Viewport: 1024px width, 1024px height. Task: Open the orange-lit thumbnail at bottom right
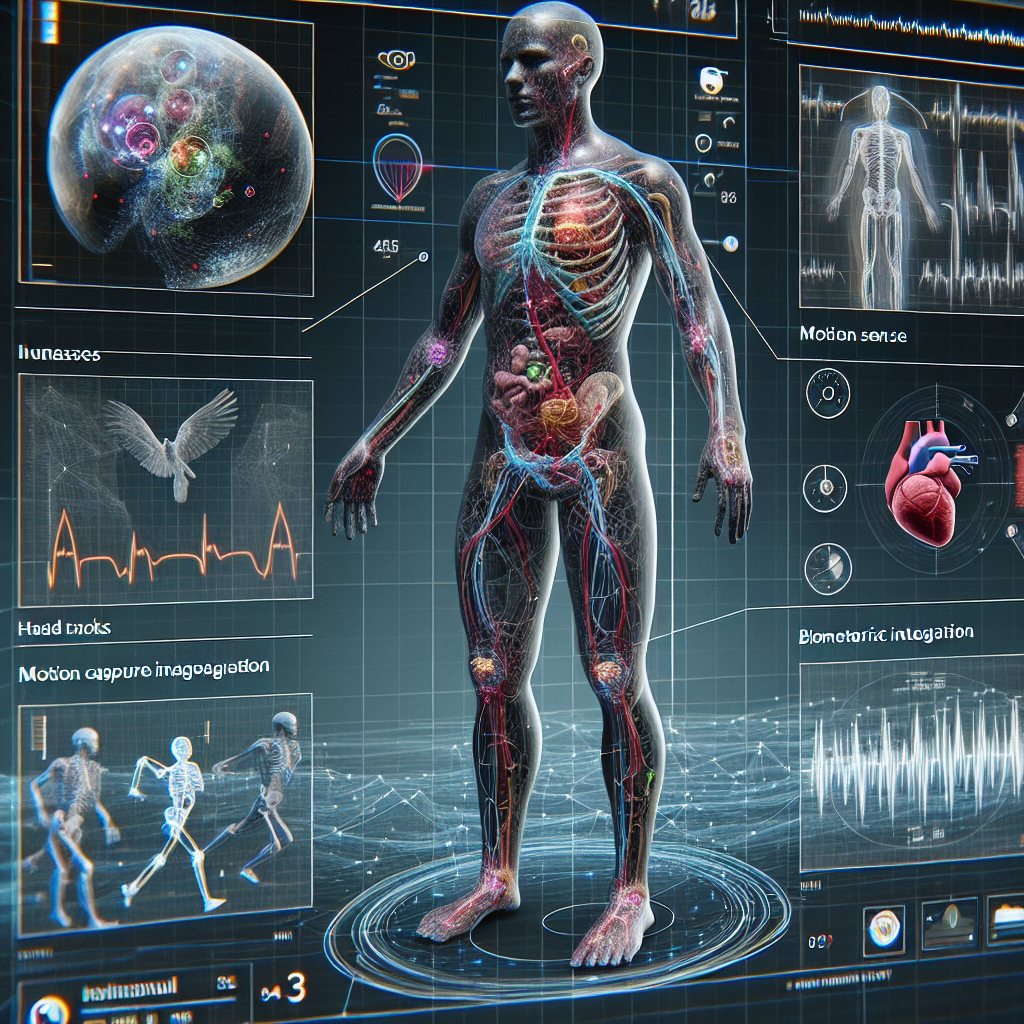(1006, 918)
